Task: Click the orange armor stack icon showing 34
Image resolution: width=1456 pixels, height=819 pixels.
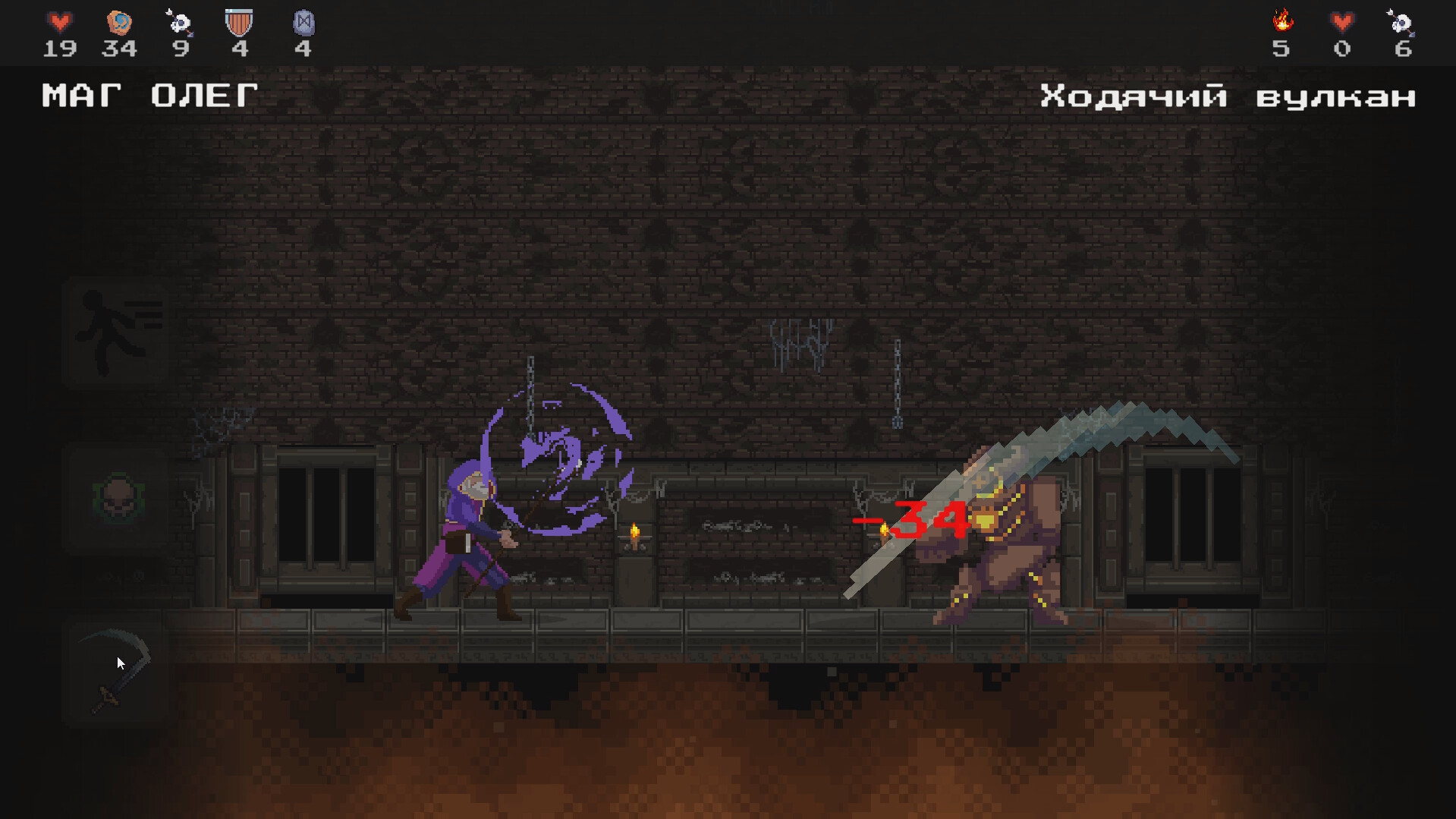Action: [x=118, y=23]
